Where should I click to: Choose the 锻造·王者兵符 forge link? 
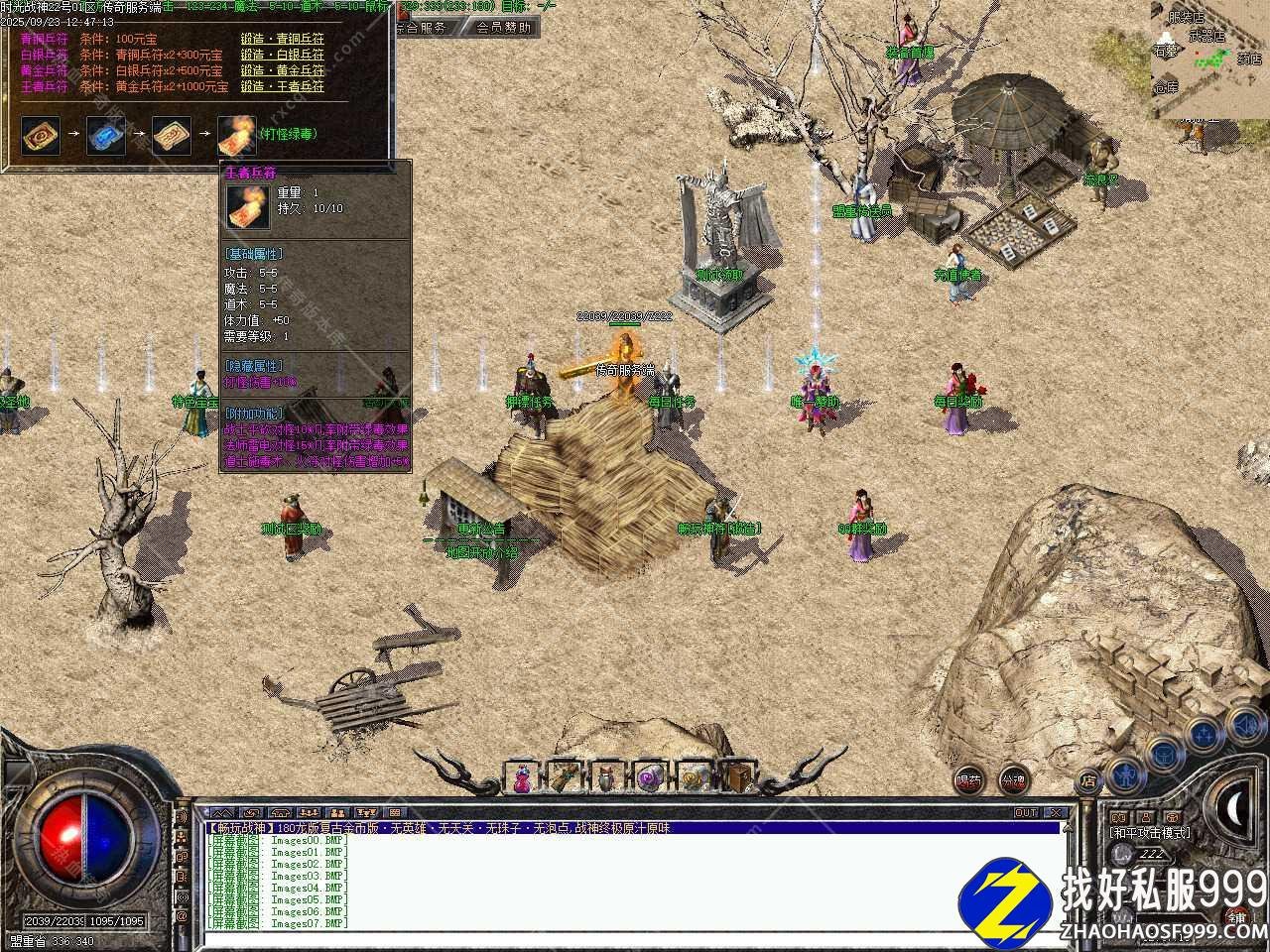pos(282,87)
